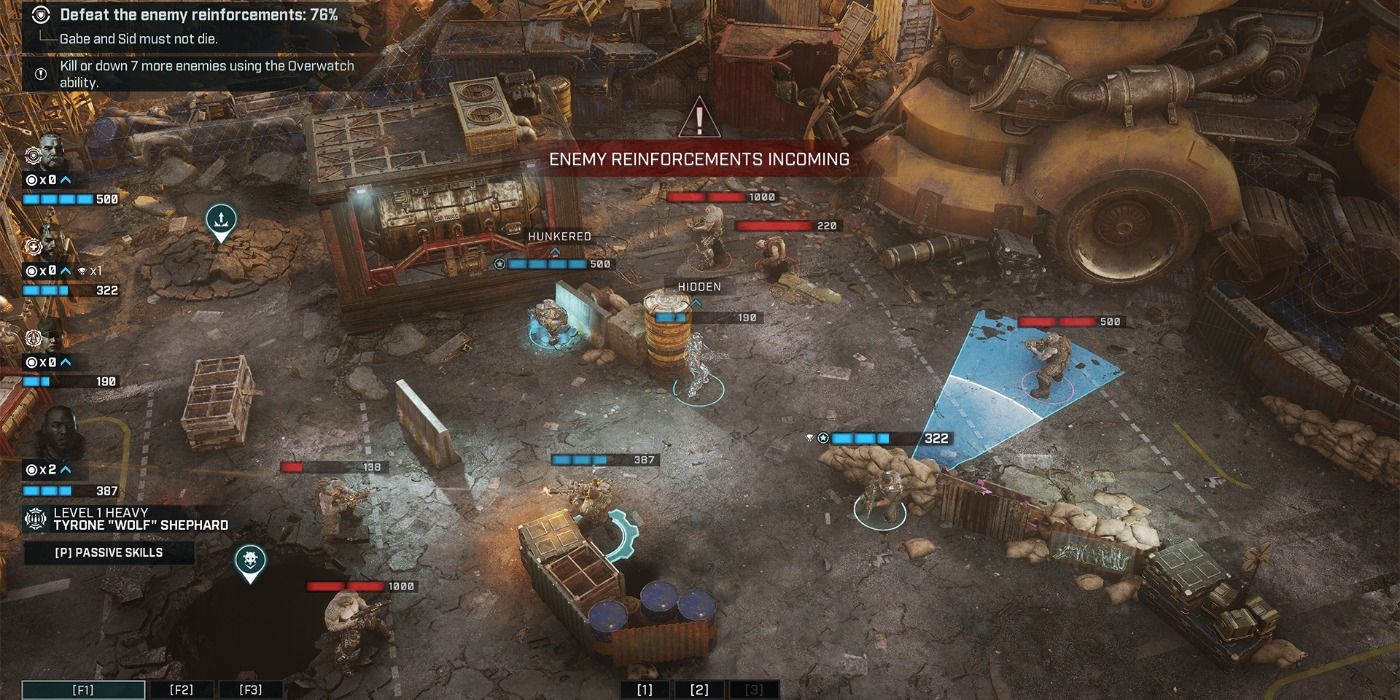Select Tyrone Shephard's portrait with 387 health
Viewport: 1400px width, 700px height.
(55, 435)
